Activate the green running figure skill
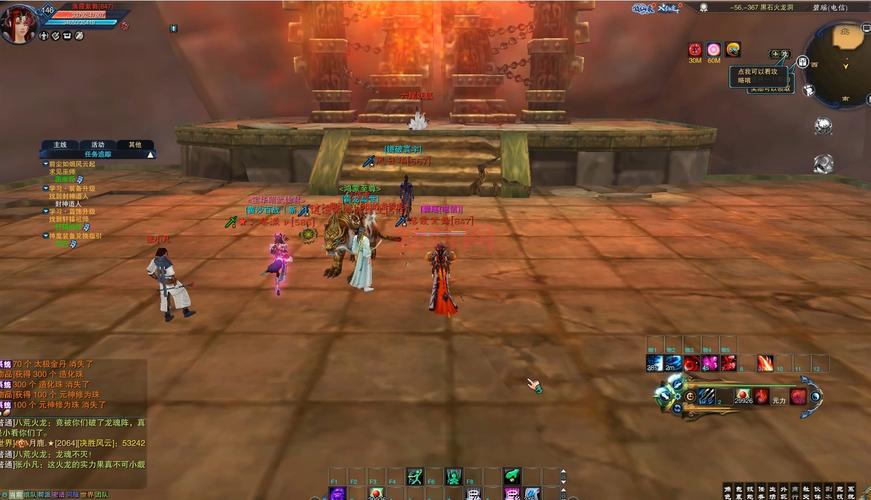 (x=415, y=477)
